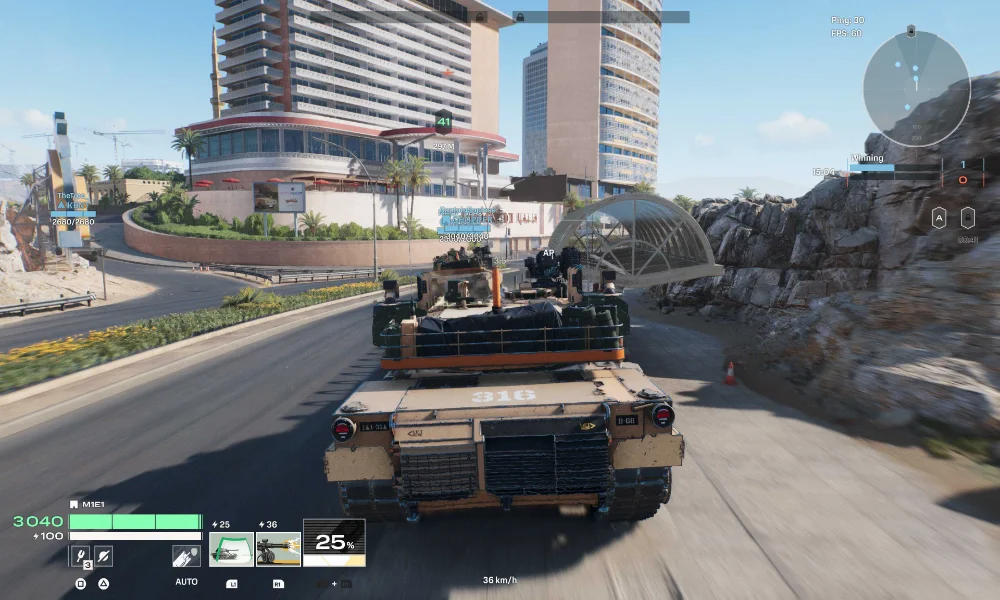Select the machine gun weapon icon

pyautogui.click(x=278, y=549)
